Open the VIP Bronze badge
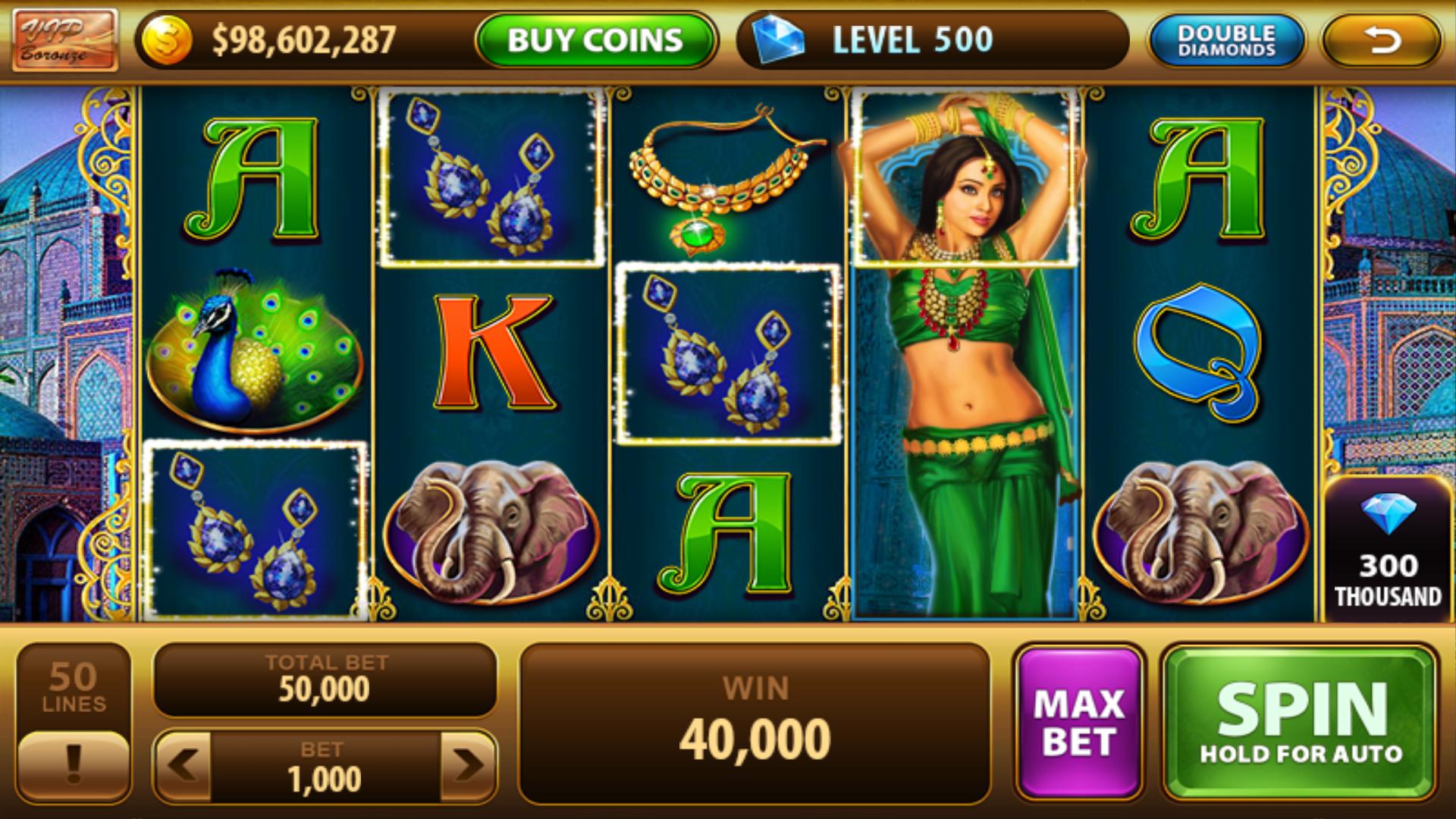 [x=64, y=39]
